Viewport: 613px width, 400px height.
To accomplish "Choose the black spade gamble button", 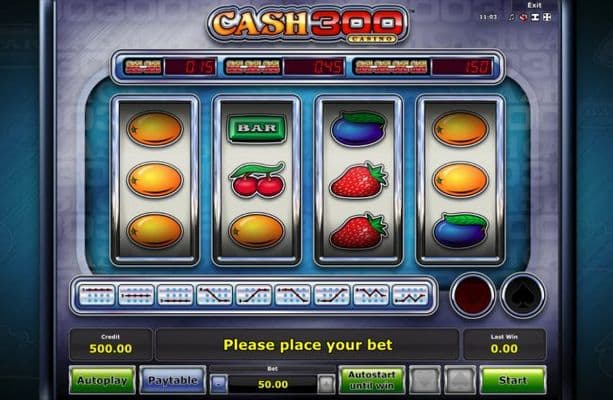I will pos(522,295).
